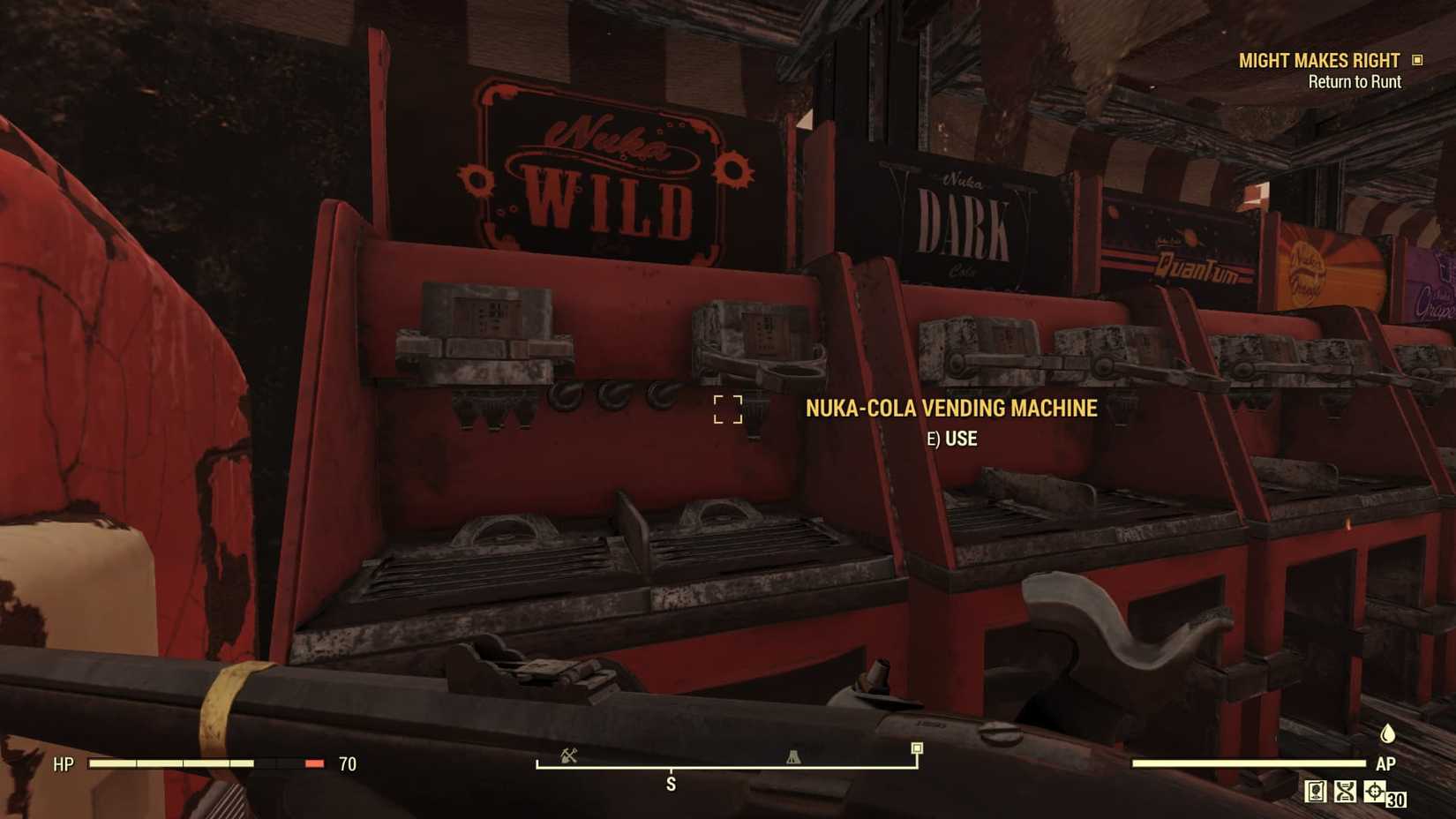The height and width of the screenshot is (819, 1456).
Task: Click the Return to Runt objective text
Action: pyautogui.click(x=1355, y=81)
